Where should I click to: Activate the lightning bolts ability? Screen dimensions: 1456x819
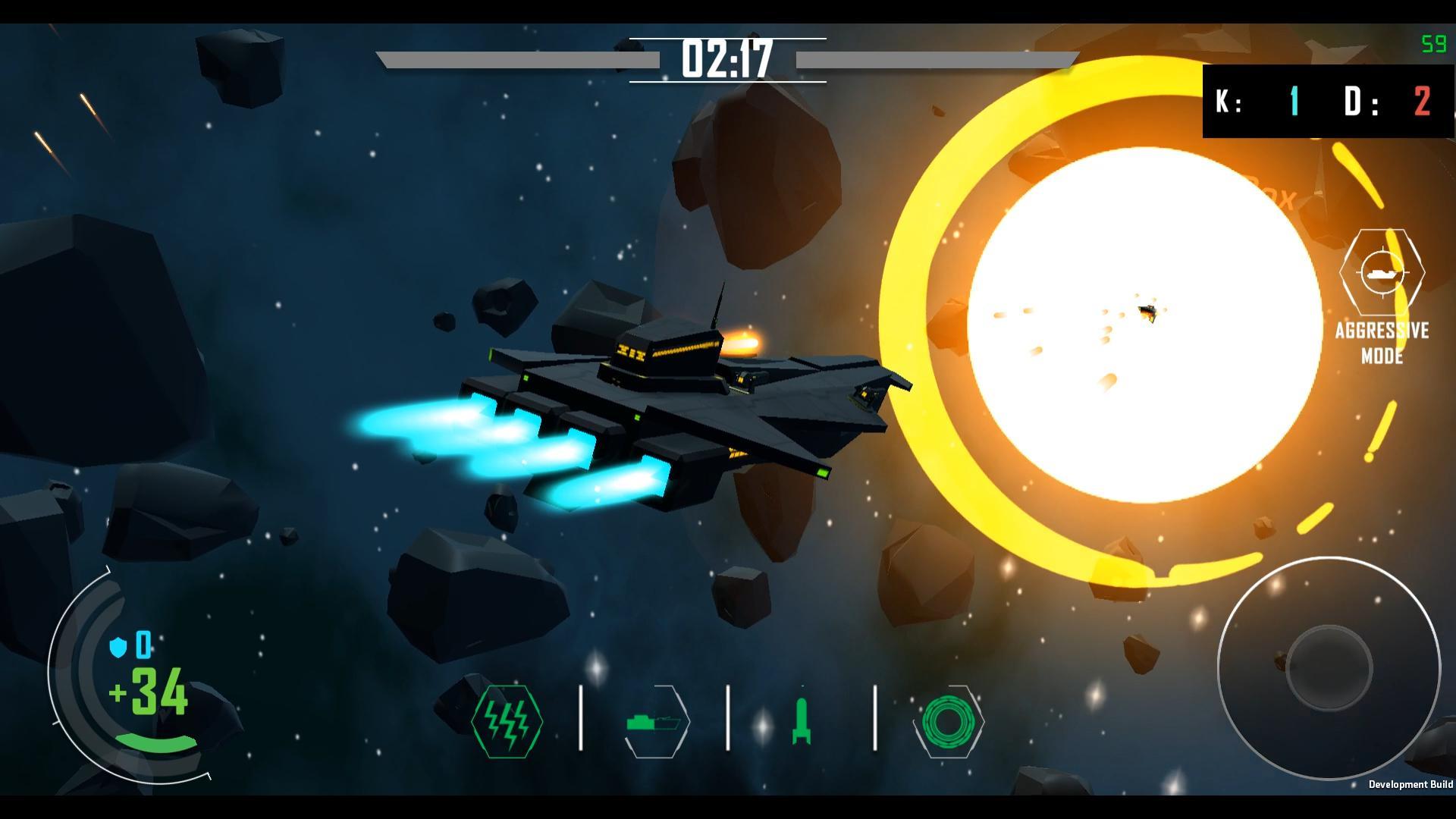click(507, 721)
